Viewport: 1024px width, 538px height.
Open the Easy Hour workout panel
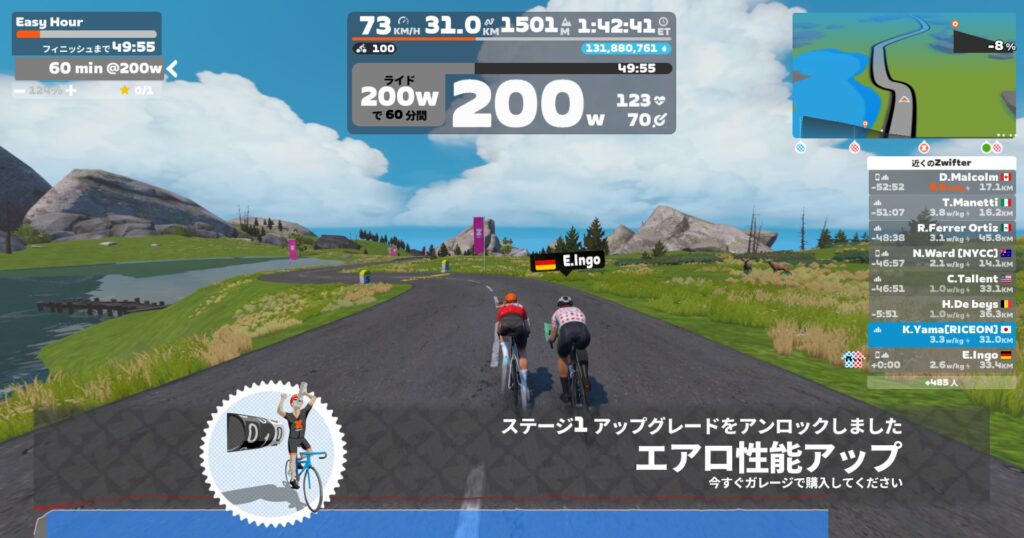(x=86, y=27)
